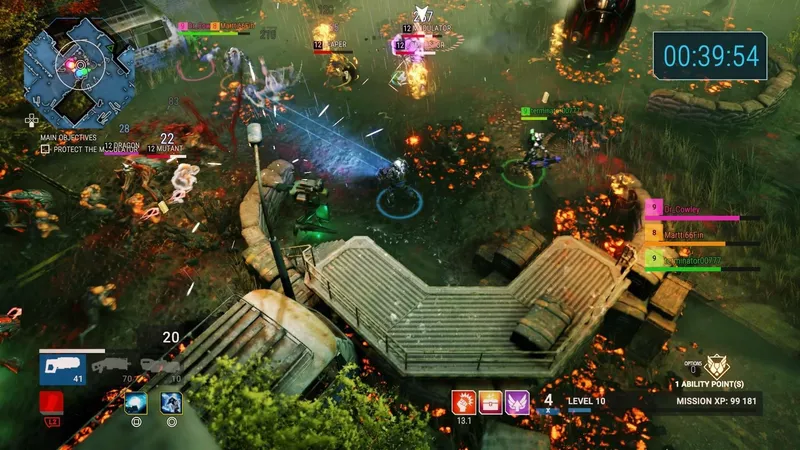This screenshot has height=450, width=800.
Task: Select the green level 9 teammate row
Action: coord(690,262)
